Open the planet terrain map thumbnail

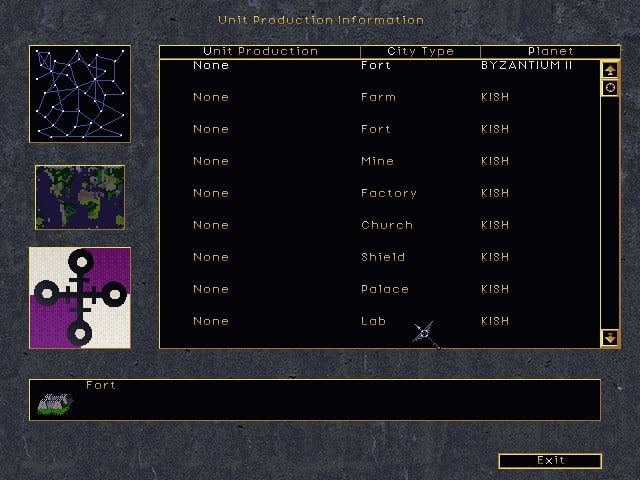click(x=80, y=198)
